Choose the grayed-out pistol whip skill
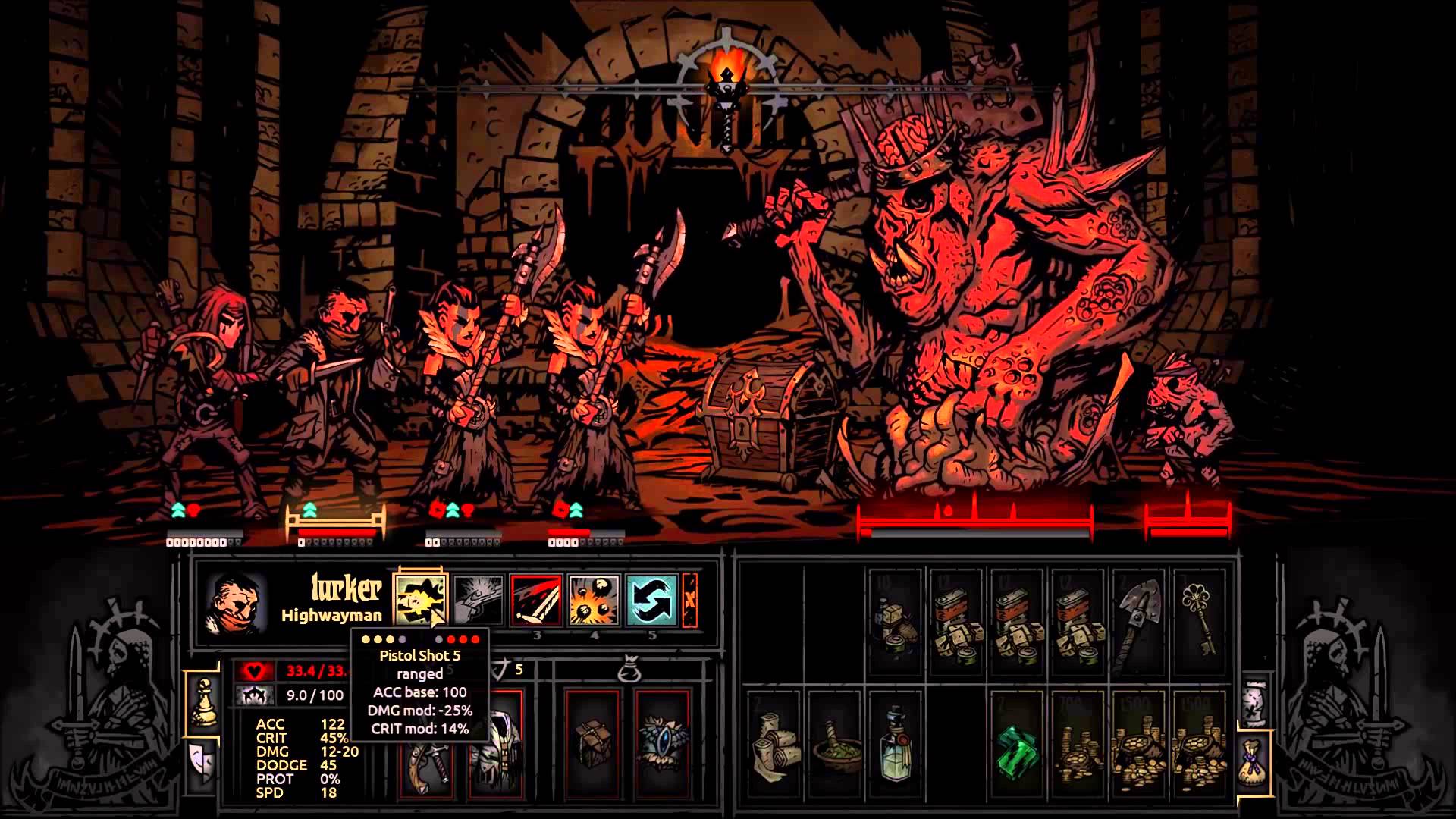This screenshot has height=819, width=1456. 479,600
